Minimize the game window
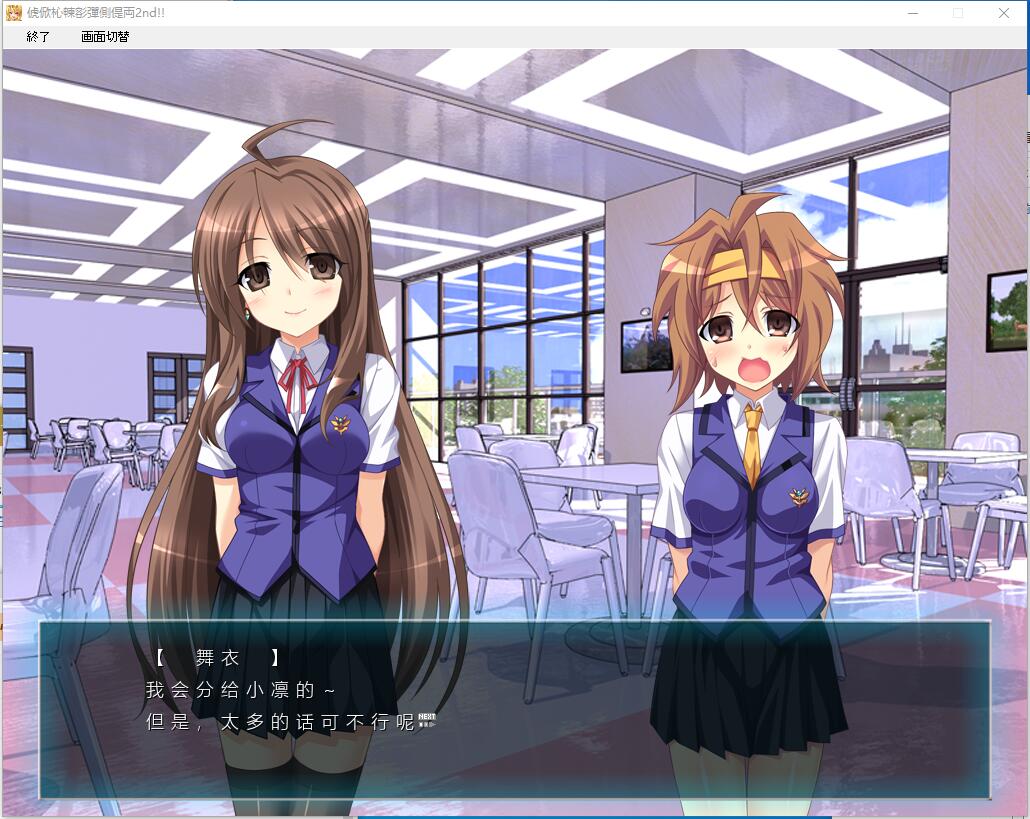1030x819 pixels. pyautogui.click(x=912, y=13)
